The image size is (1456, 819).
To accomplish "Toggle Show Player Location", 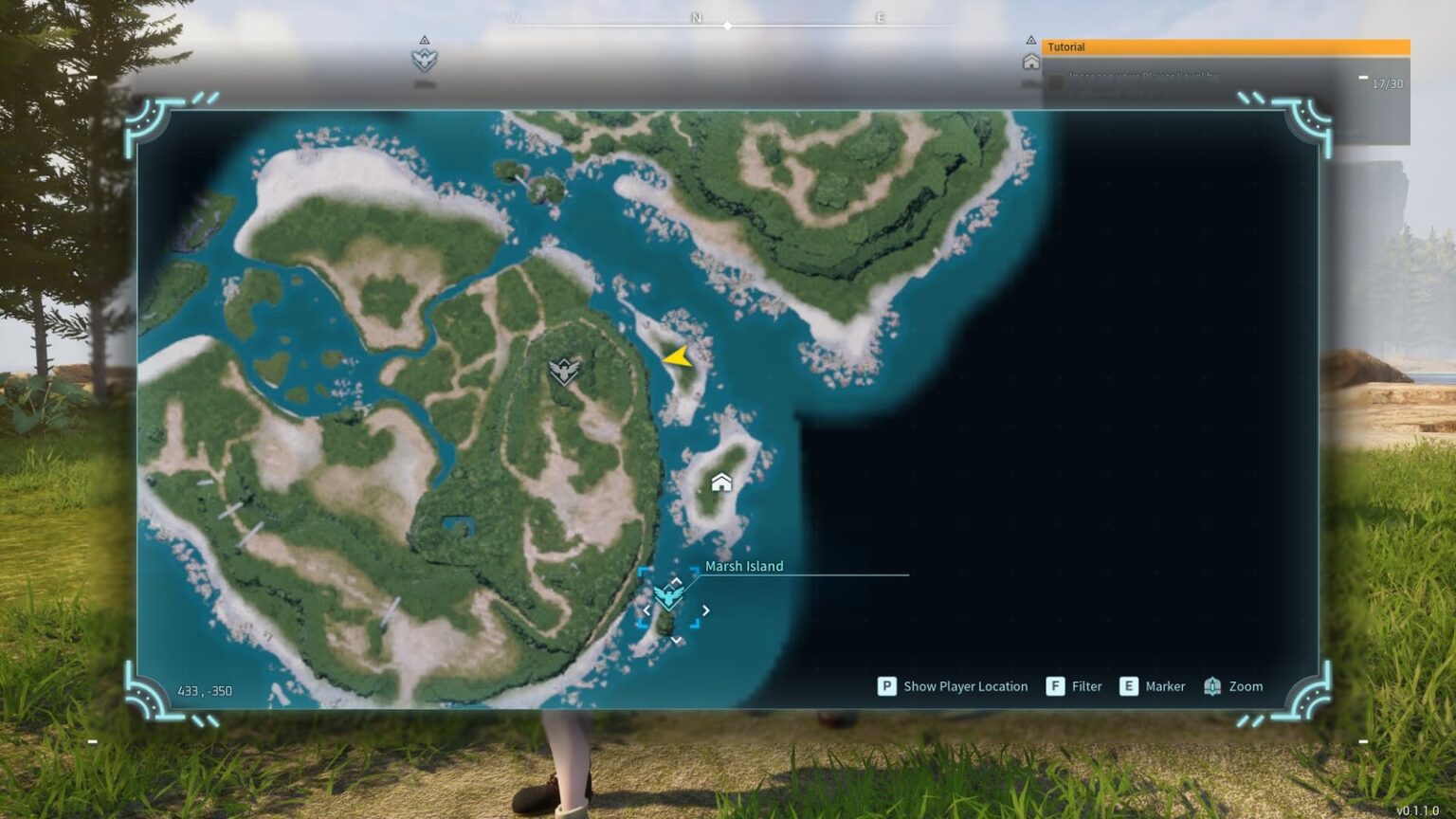I will point(965,685).
